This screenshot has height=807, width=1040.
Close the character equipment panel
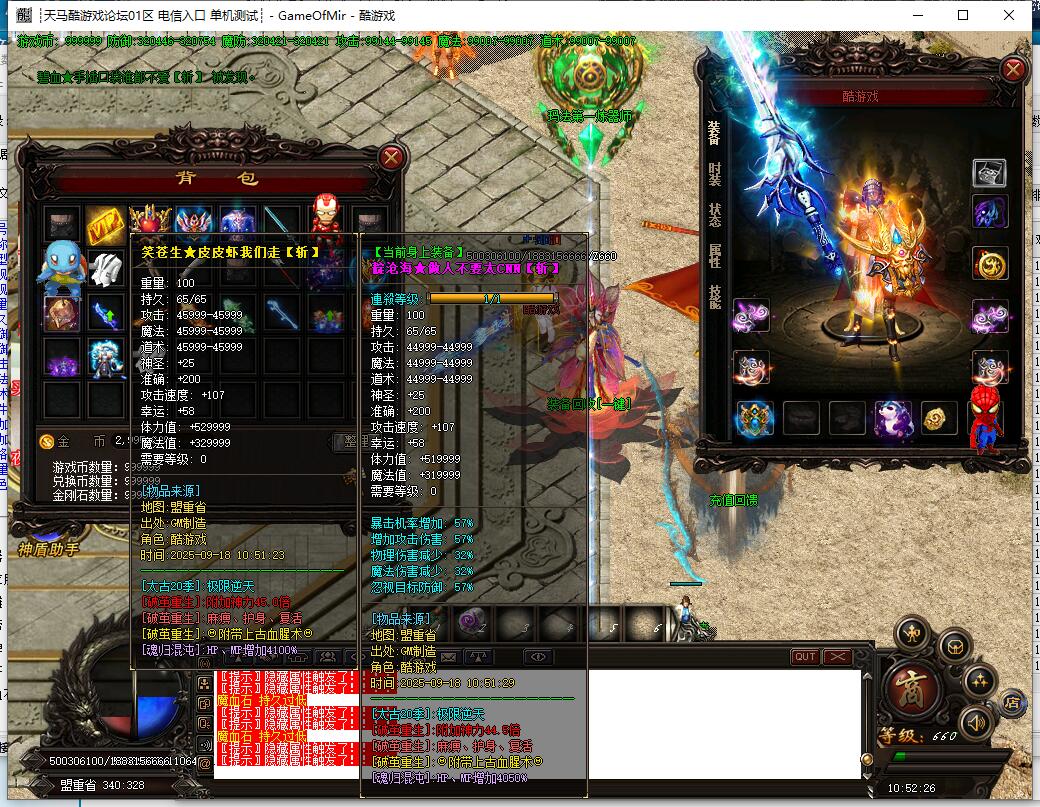[1014, 69]
